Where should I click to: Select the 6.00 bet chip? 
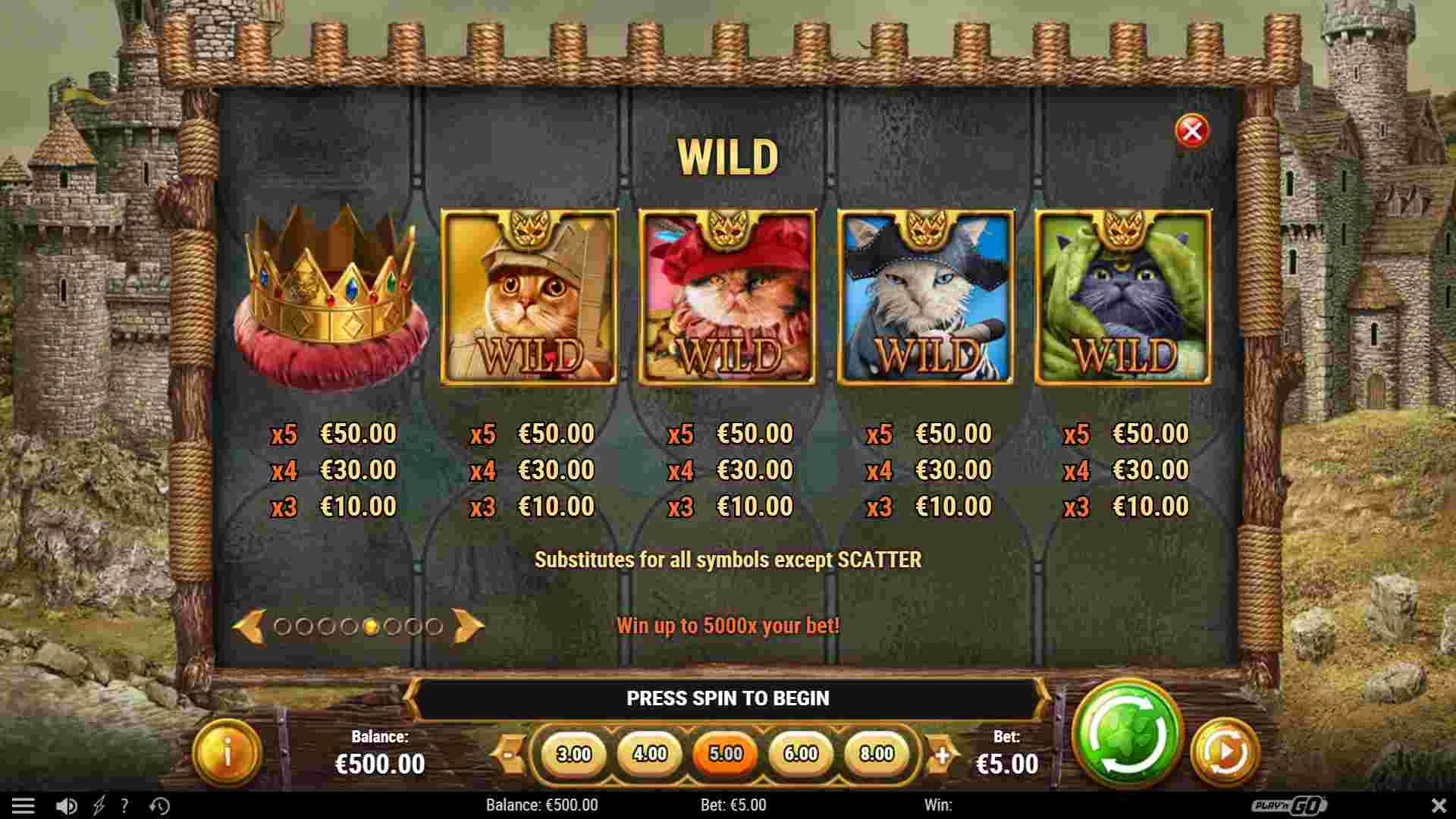pyautogui.click(x=802, y=754)
